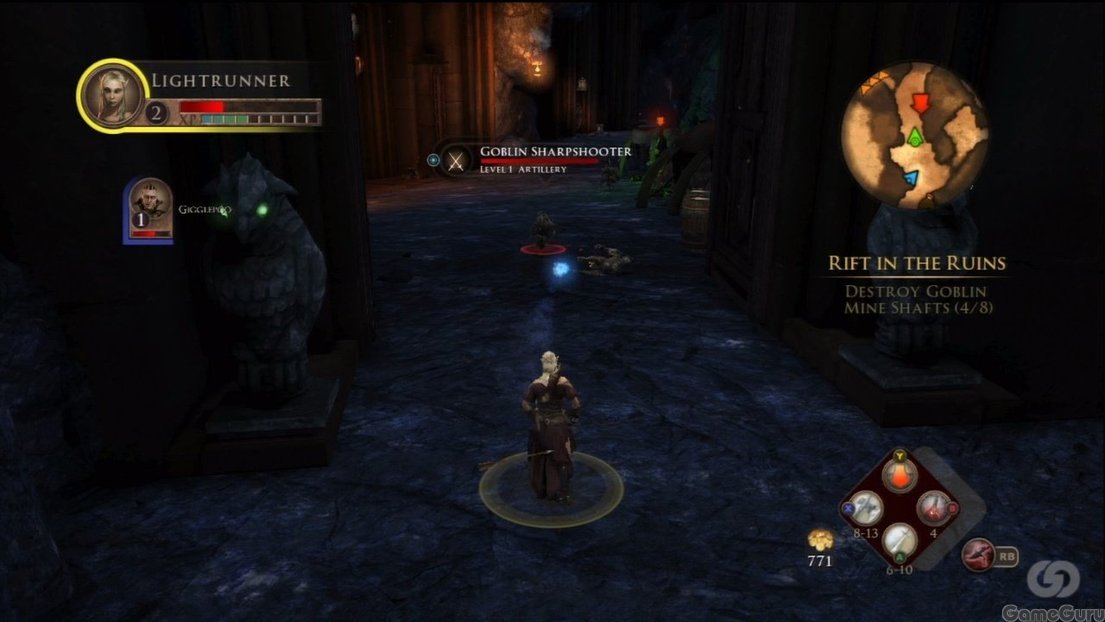This screenshot has height=622, width=1105.
Task: Open the Rift in the Ruins quest tracker
Action: tap(916, 264)
